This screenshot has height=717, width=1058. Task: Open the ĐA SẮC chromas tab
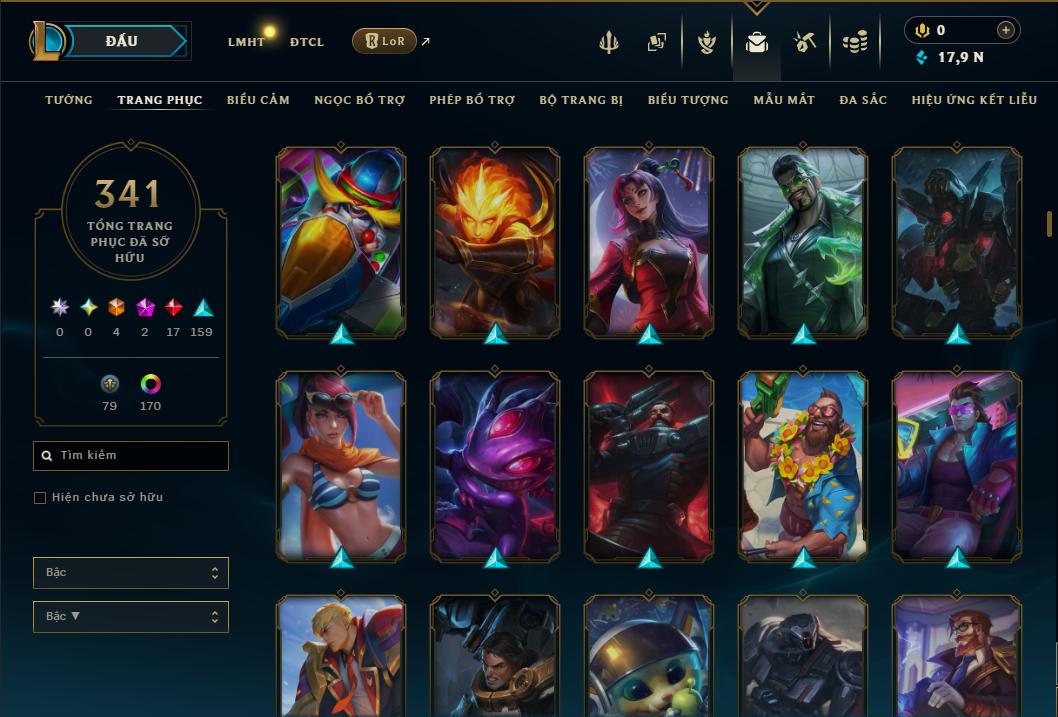pyautogui.click(x=863, y=100)
